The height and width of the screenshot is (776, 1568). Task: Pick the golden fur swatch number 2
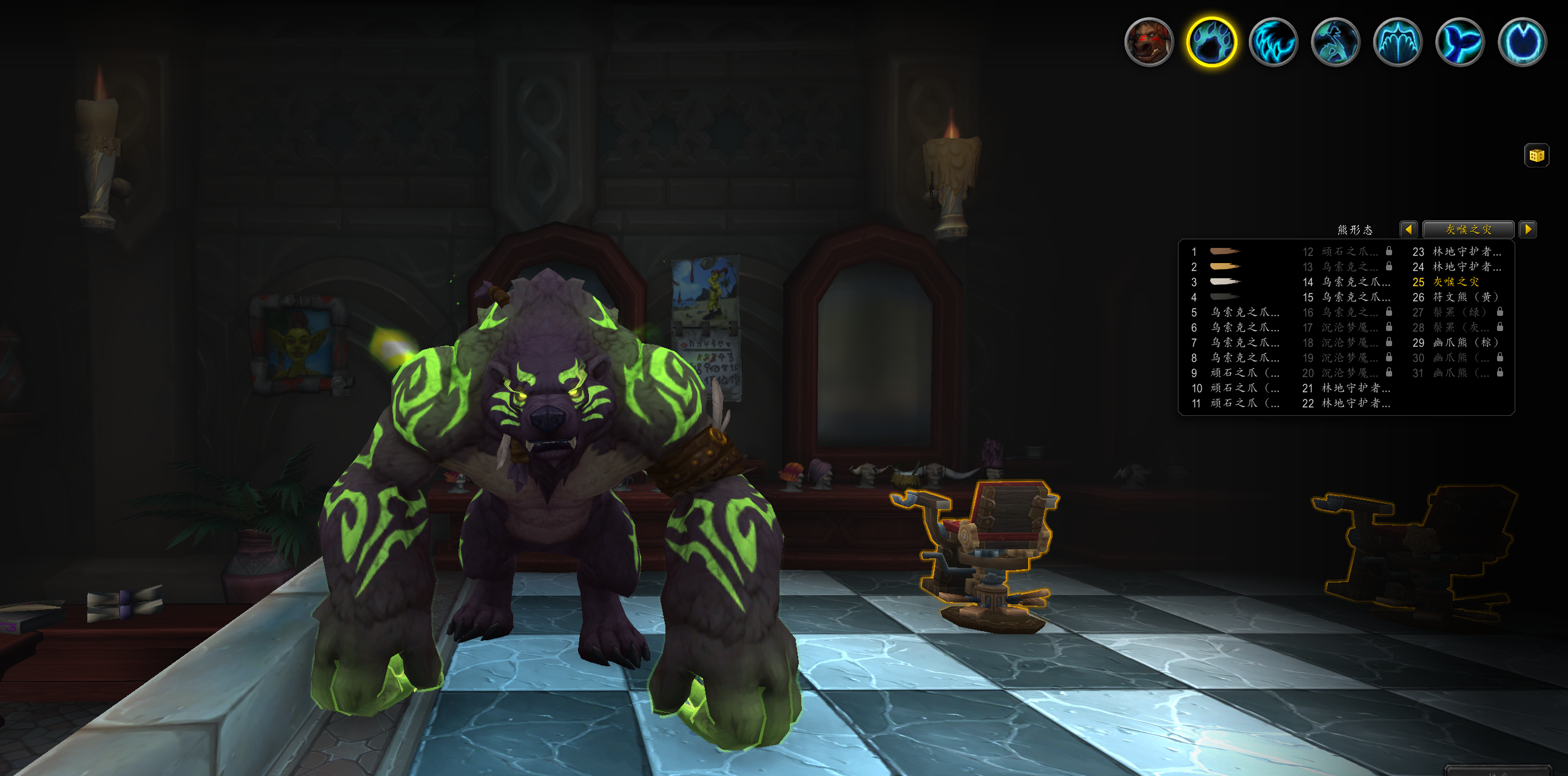(x=1224, y=266)
